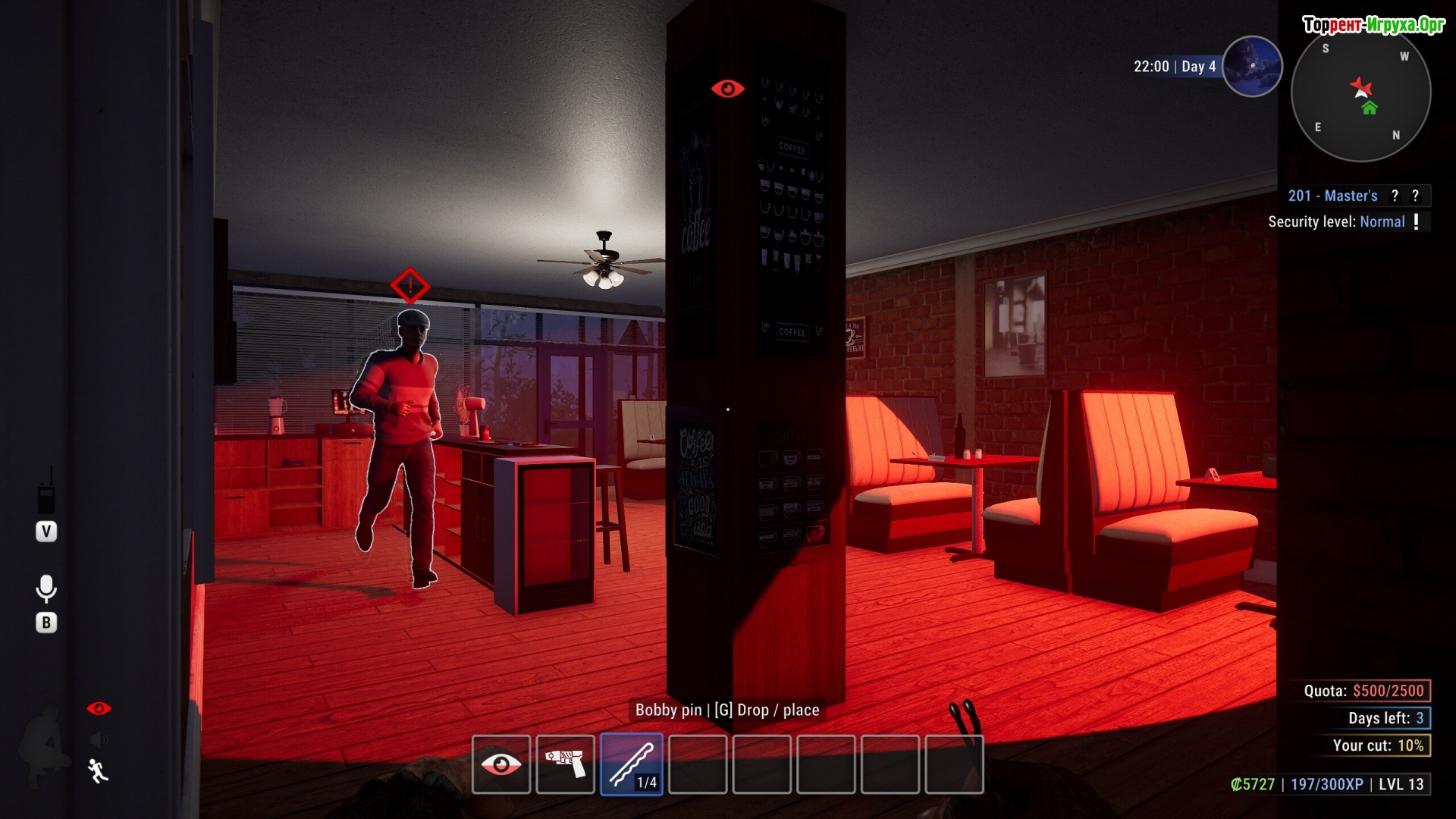Select the taser gun hotbar slot

coord(565,764)
